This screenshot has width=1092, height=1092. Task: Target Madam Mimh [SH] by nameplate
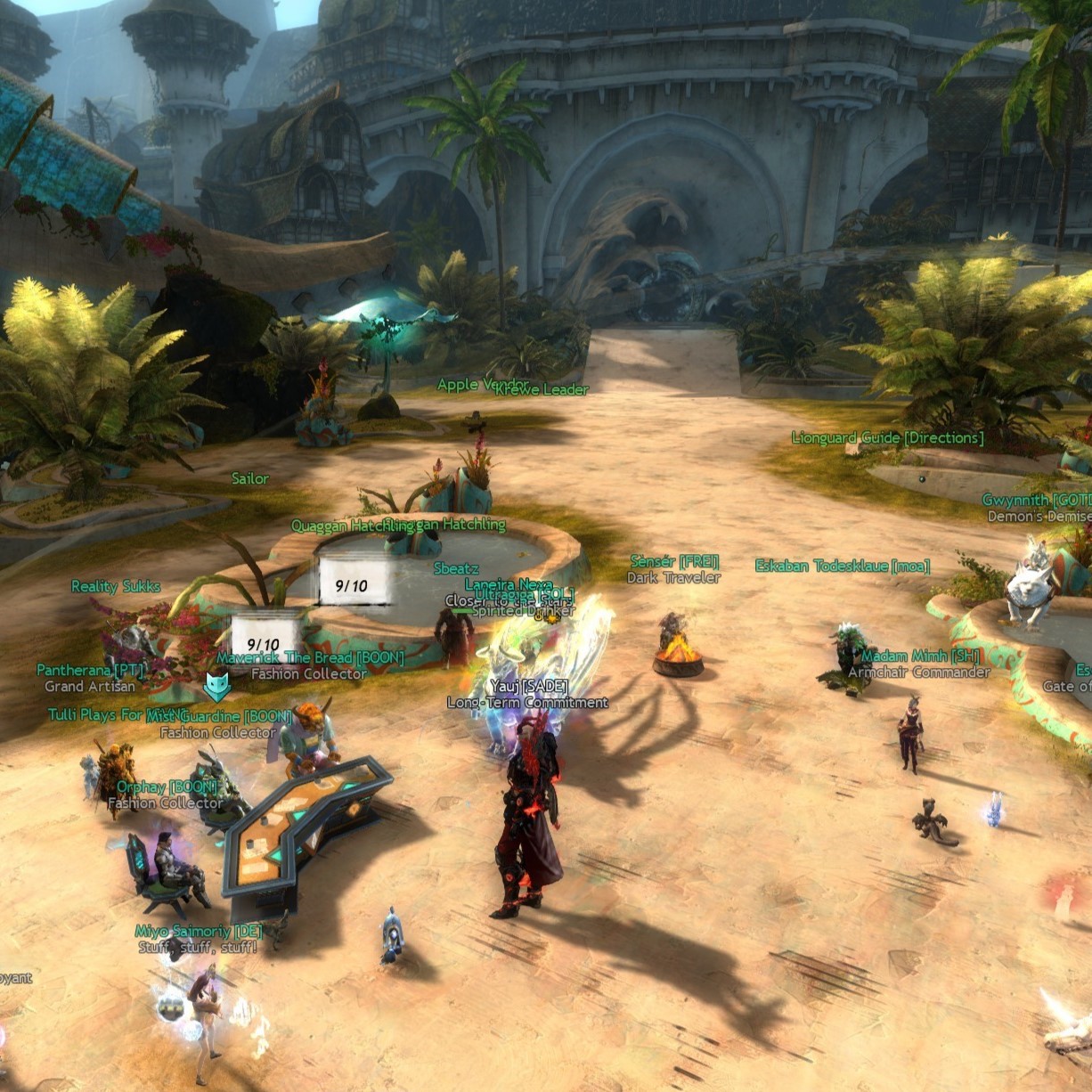pyautogui.click(x=920, y=656)
